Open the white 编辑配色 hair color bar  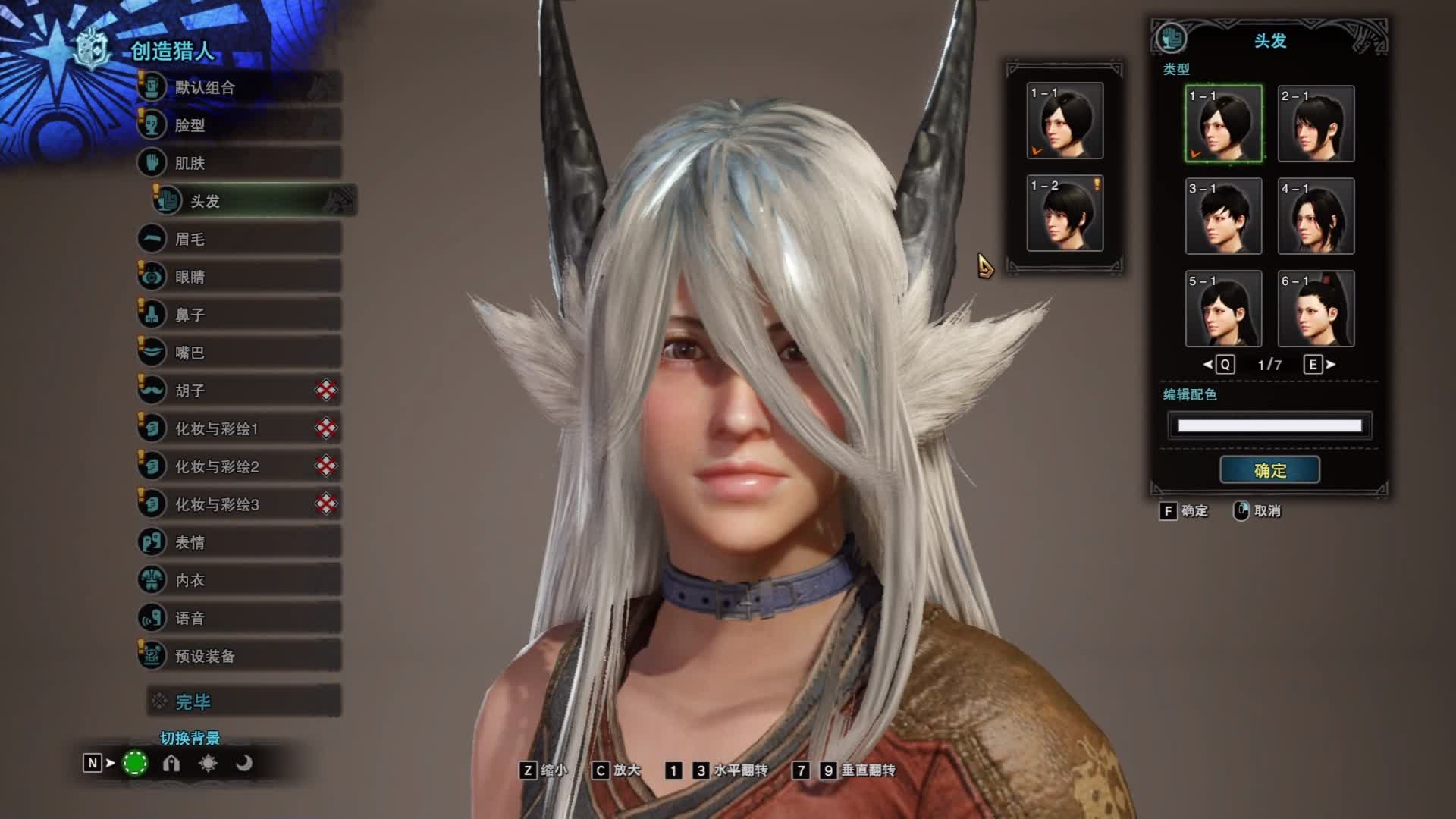point(1269,425)
